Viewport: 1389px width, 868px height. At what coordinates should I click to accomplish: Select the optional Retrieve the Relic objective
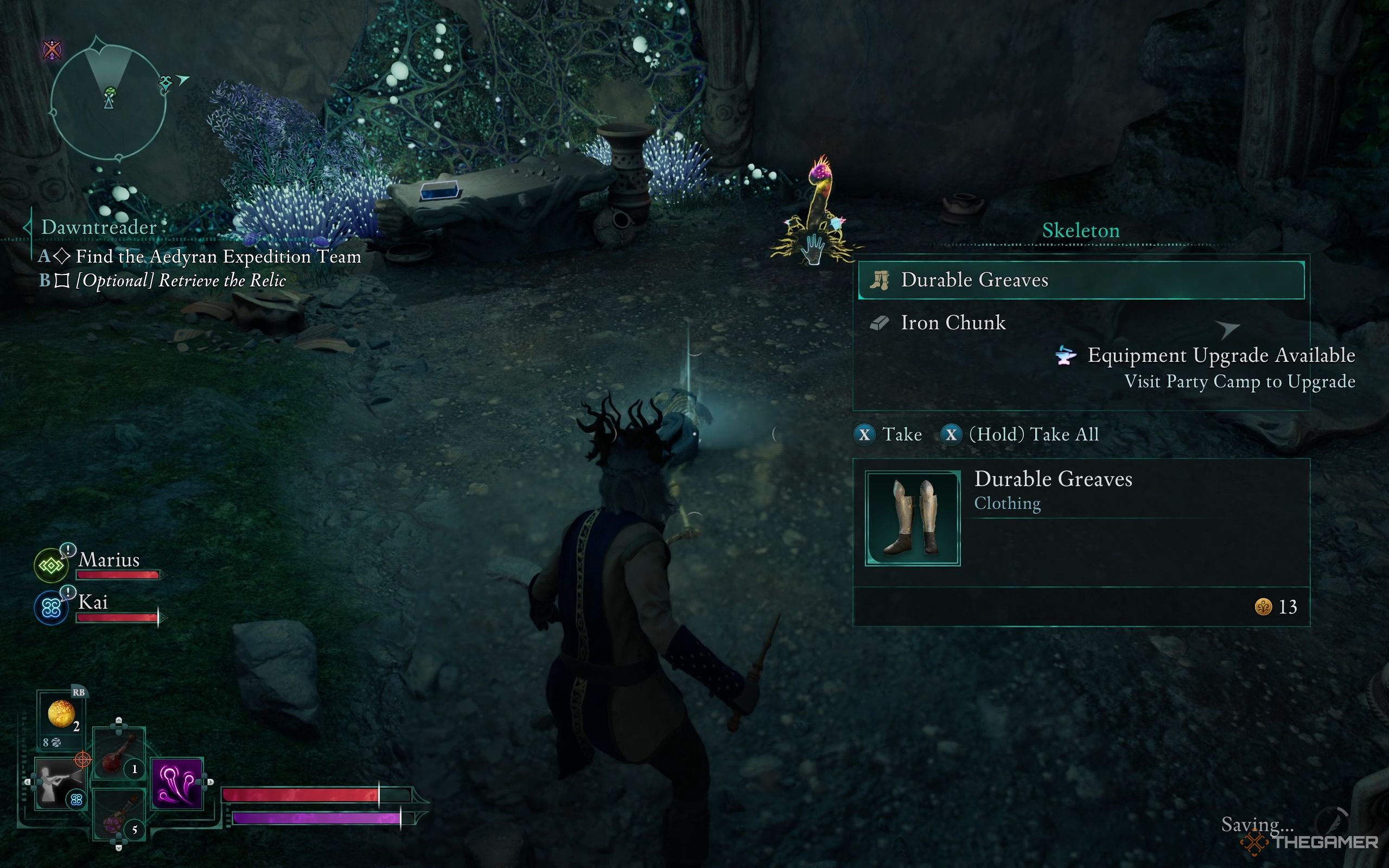[x=180, y=280]
